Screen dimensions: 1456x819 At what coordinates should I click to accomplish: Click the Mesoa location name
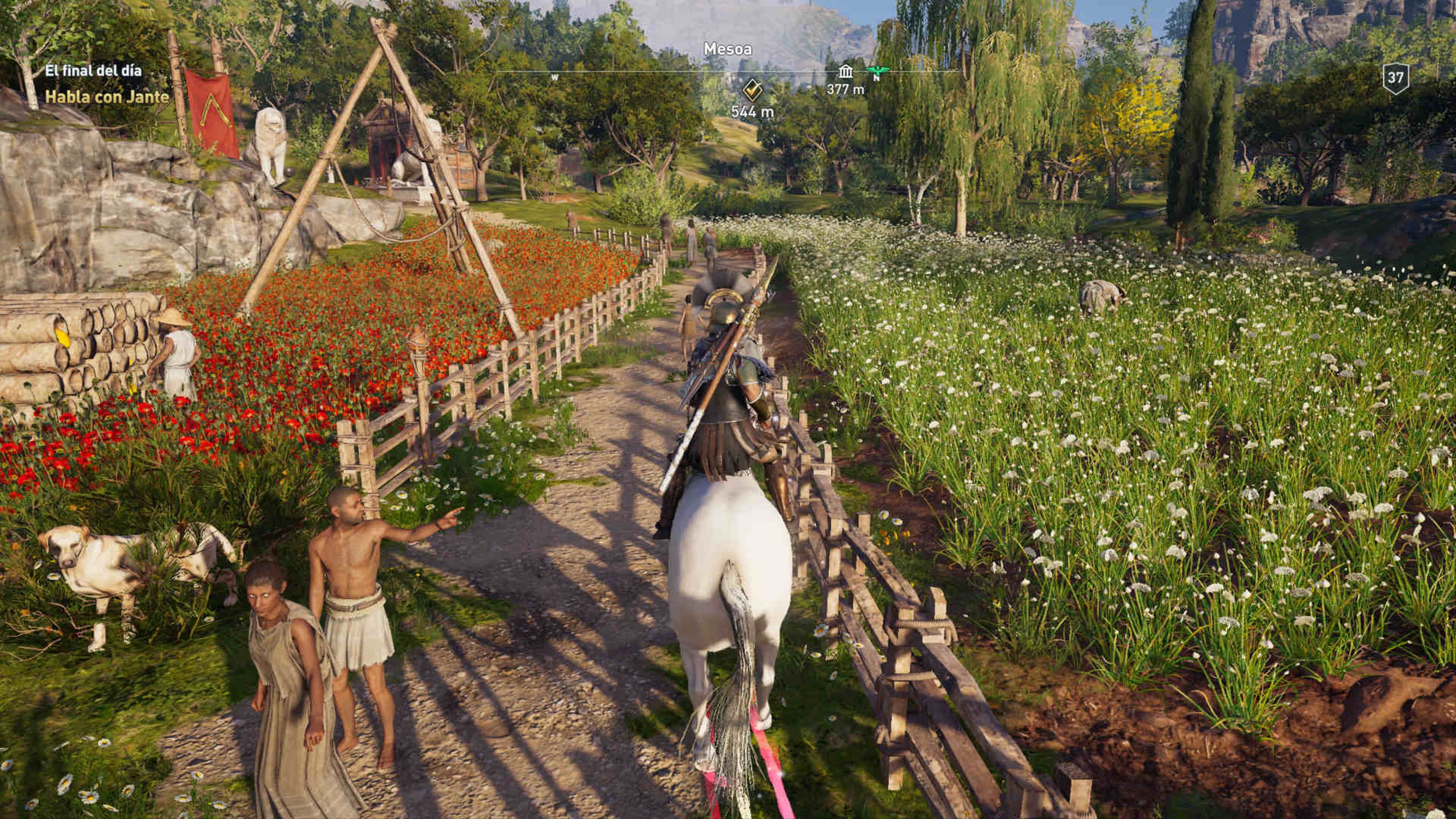coord(728,50)
